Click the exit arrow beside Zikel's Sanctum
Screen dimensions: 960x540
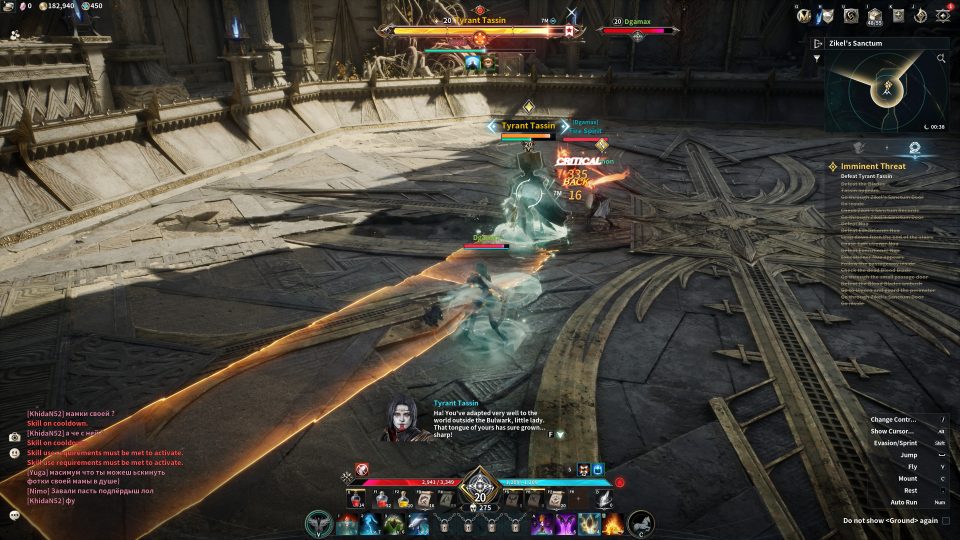818,44
